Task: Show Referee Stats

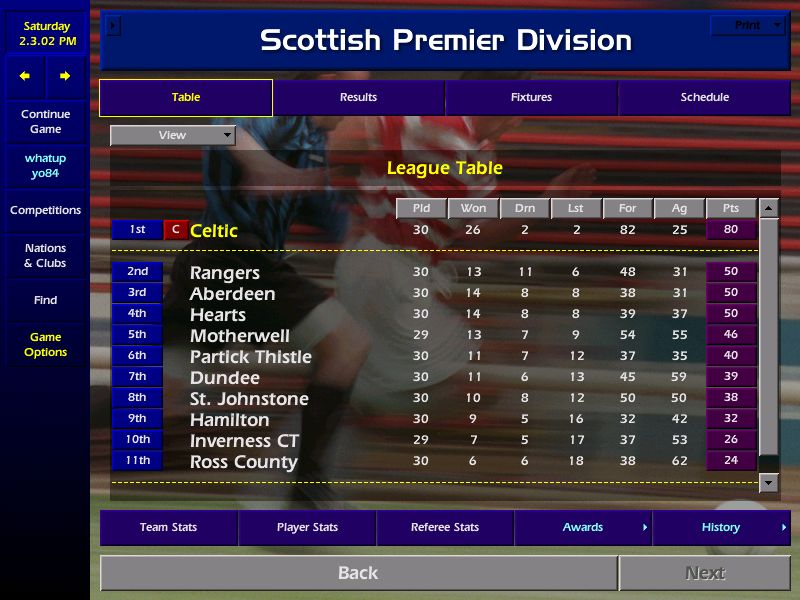Action: coord(445,528)
